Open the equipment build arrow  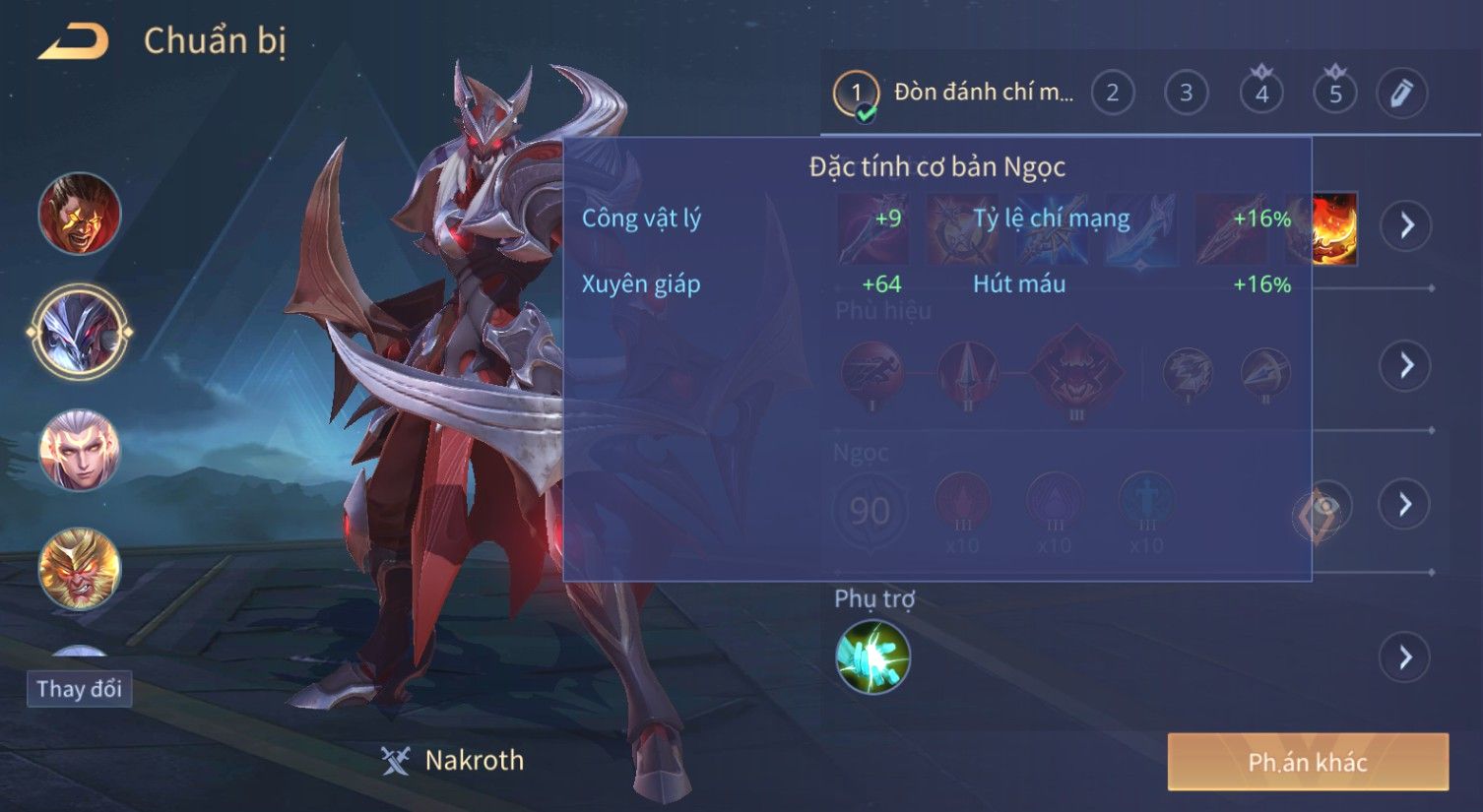point(1405,226)
